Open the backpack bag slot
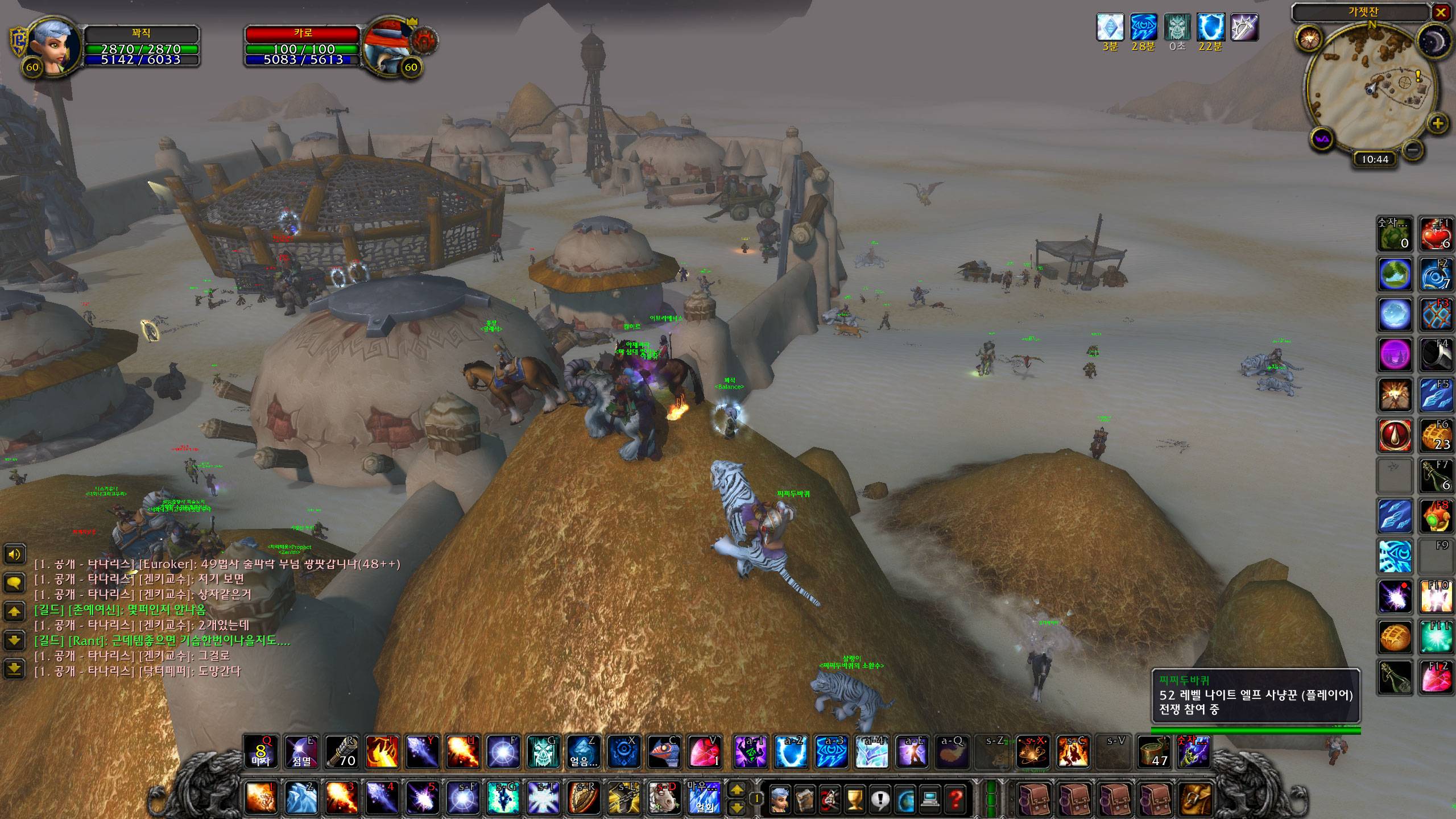This screenshot has height=819, width=1456. pos(1196,799)
